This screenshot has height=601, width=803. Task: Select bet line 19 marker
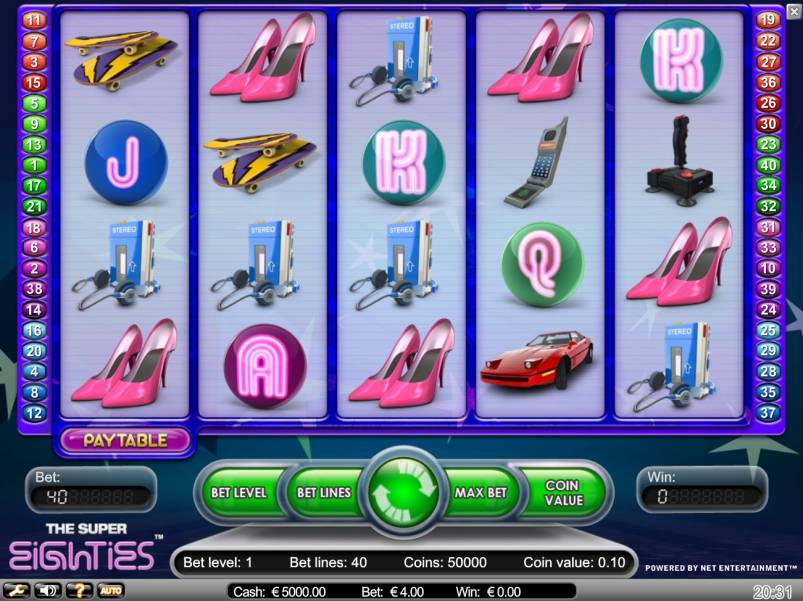pos(768,20)
